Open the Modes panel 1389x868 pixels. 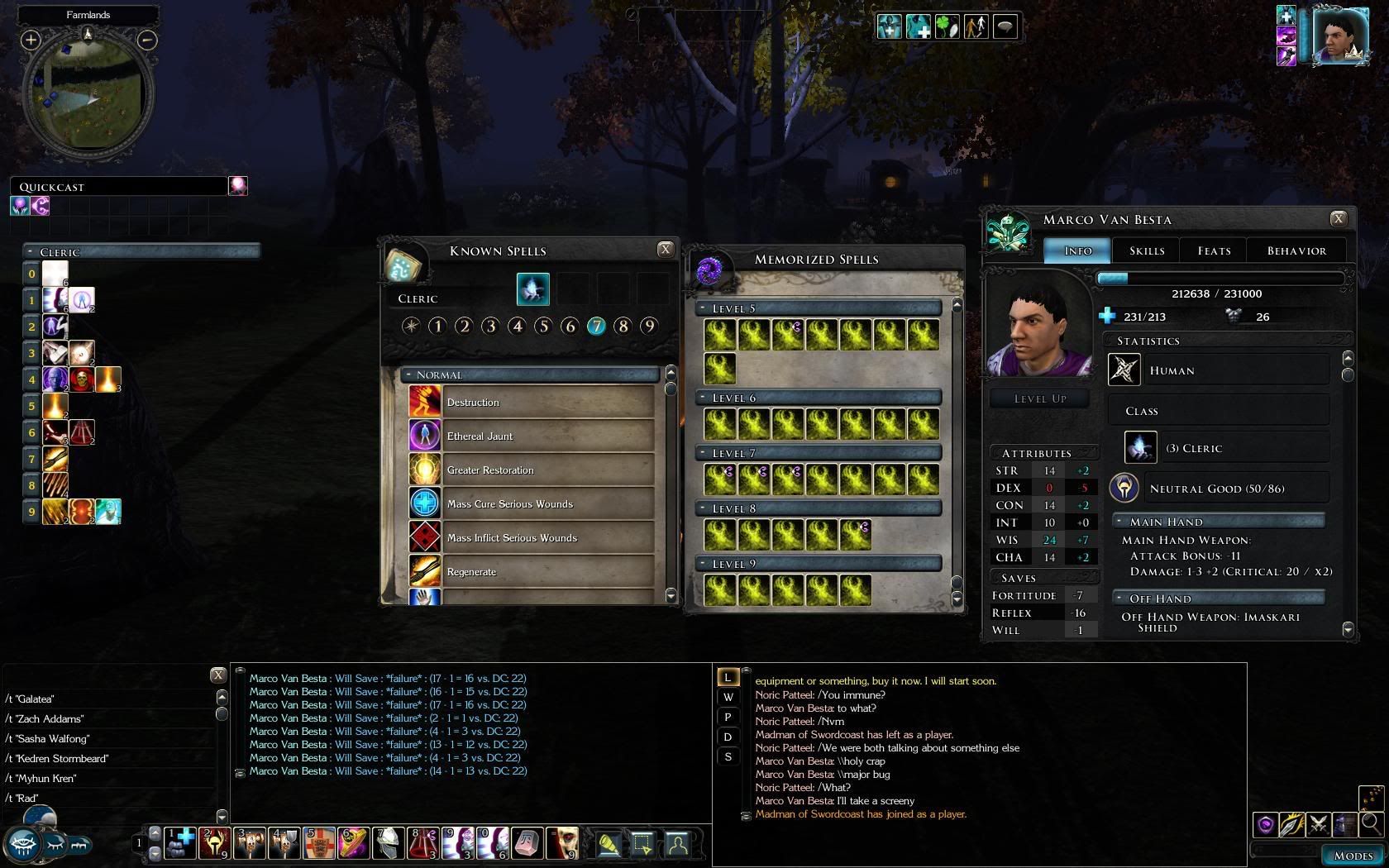(1353, 856)
